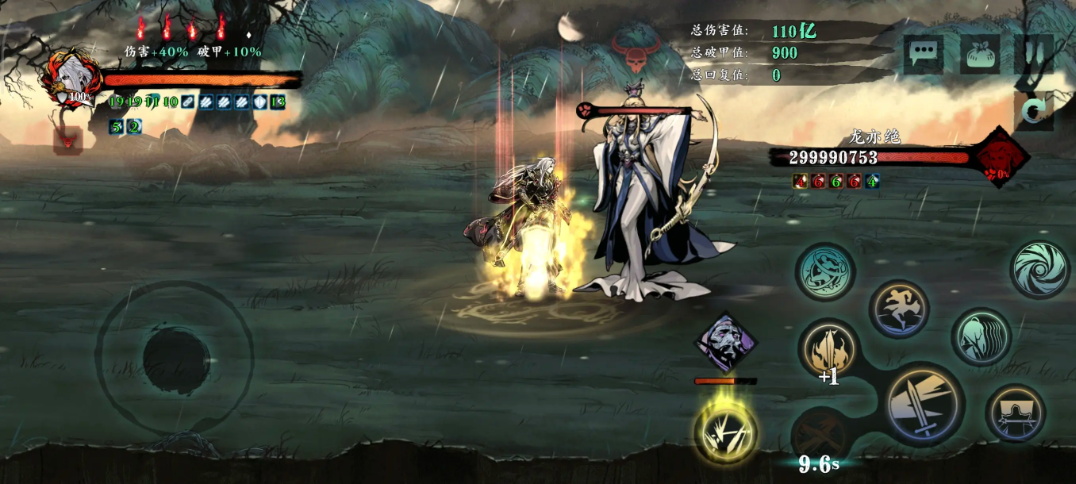Tap the boss's red diamond emblem
Image resolution: width=1076 pixels, height=484 pixels.
pos(999,157)
